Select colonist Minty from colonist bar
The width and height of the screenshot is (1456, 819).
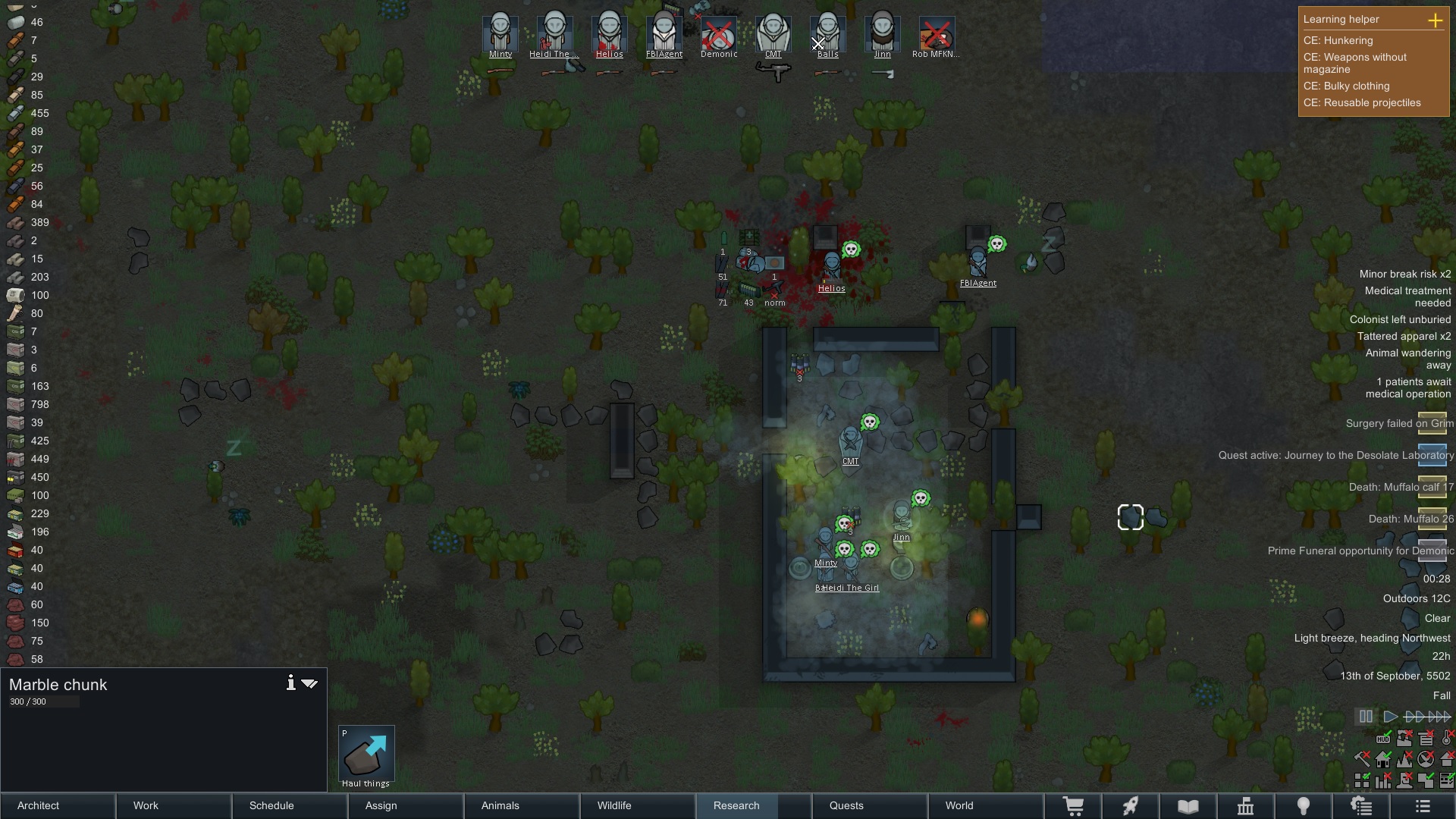[x=500, y=34]
